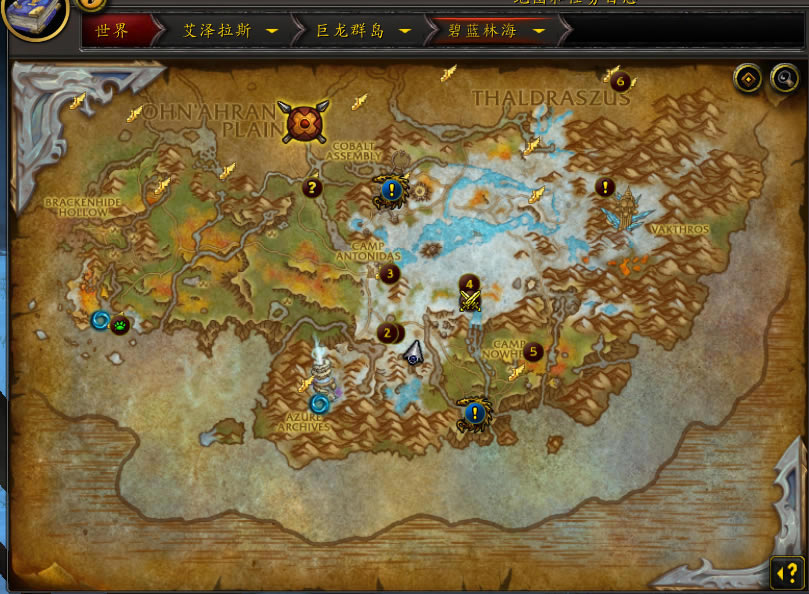Select quest marker number 5
The width and height of the screenshot is (809, 594).
(x=533, y=352)
